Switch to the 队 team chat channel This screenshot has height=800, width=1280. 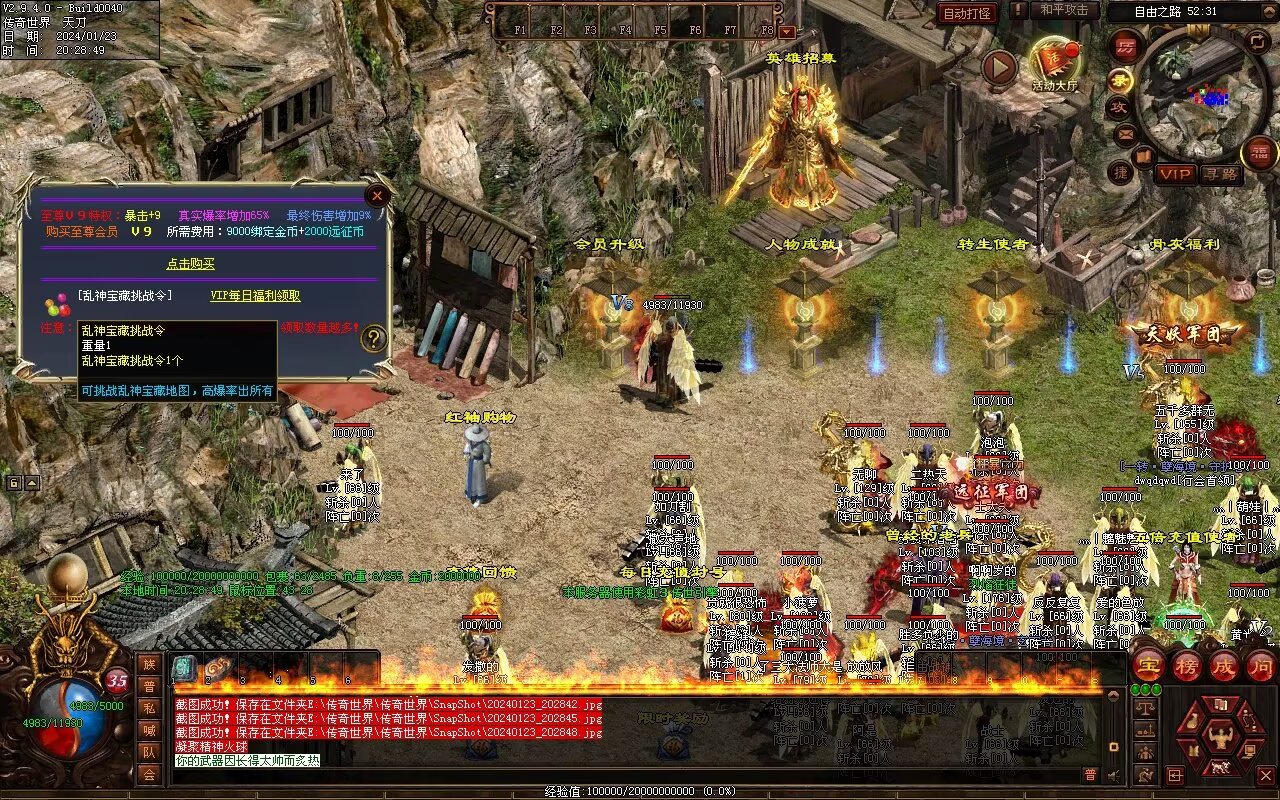point(149,752)
